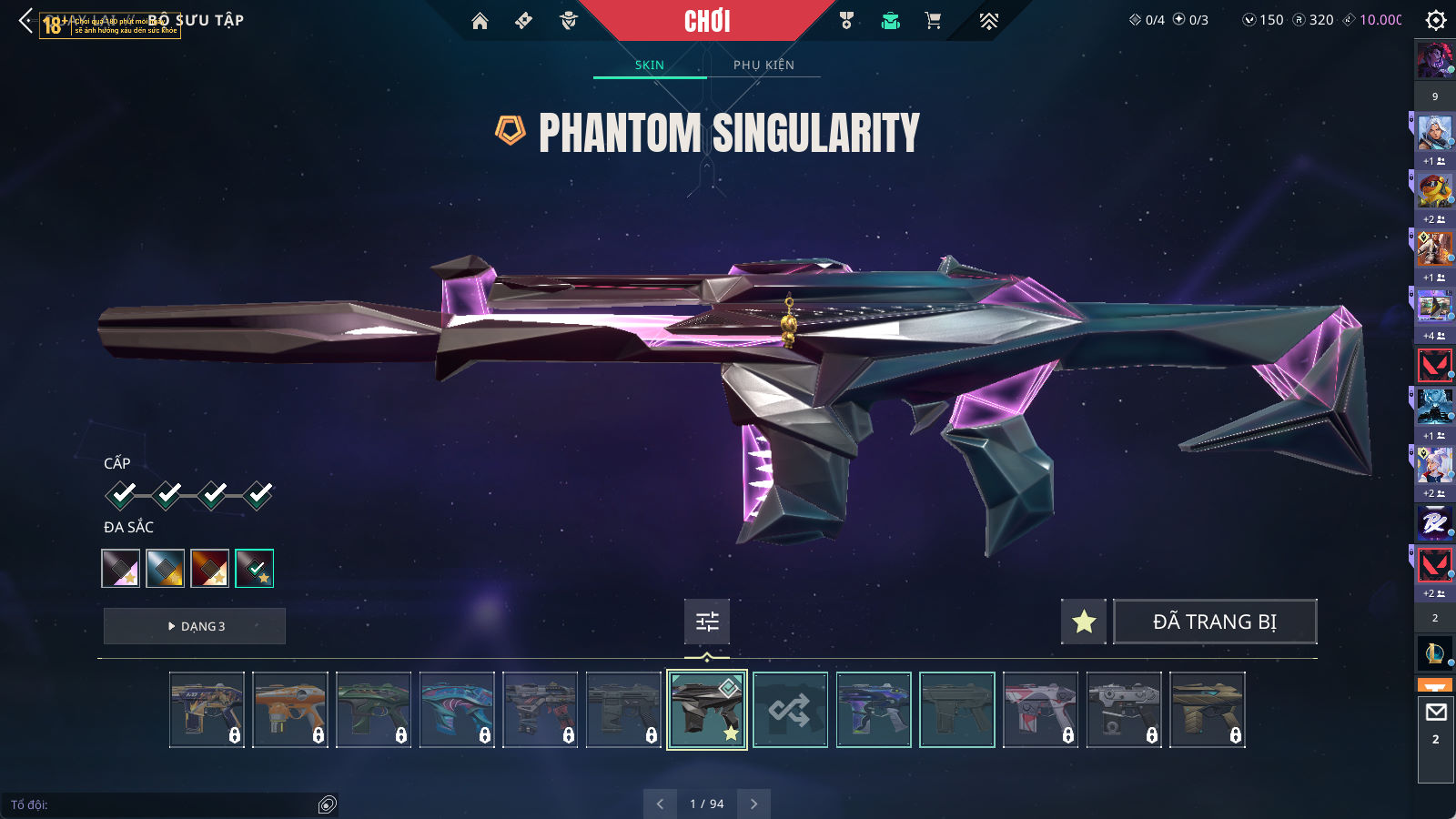Click the red CHƠI play button
This screenshot has width=1456, height=819.
(x=707, y=21)
